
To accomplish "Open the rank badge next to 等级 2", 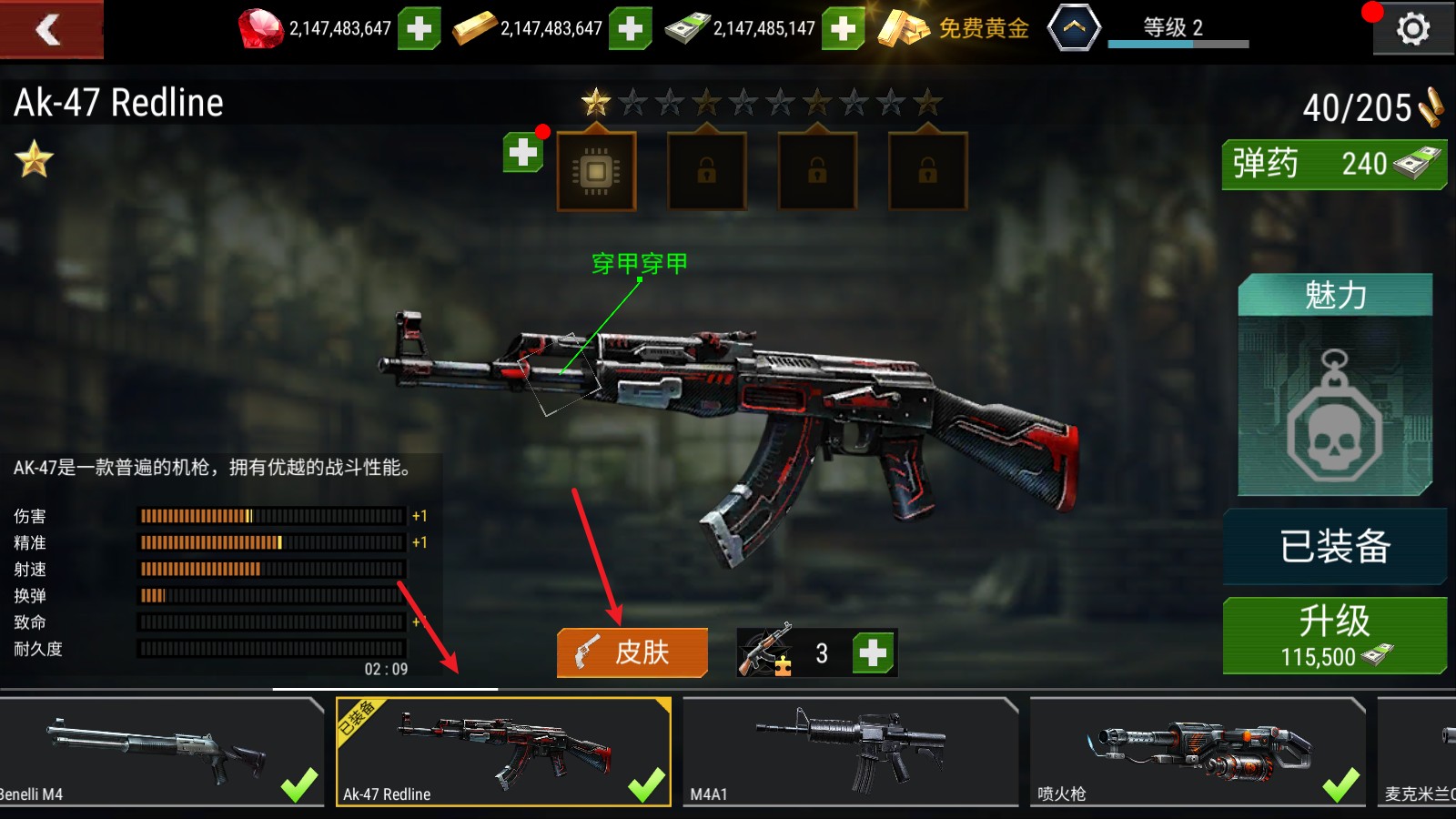I will [x=1074, y=28].
